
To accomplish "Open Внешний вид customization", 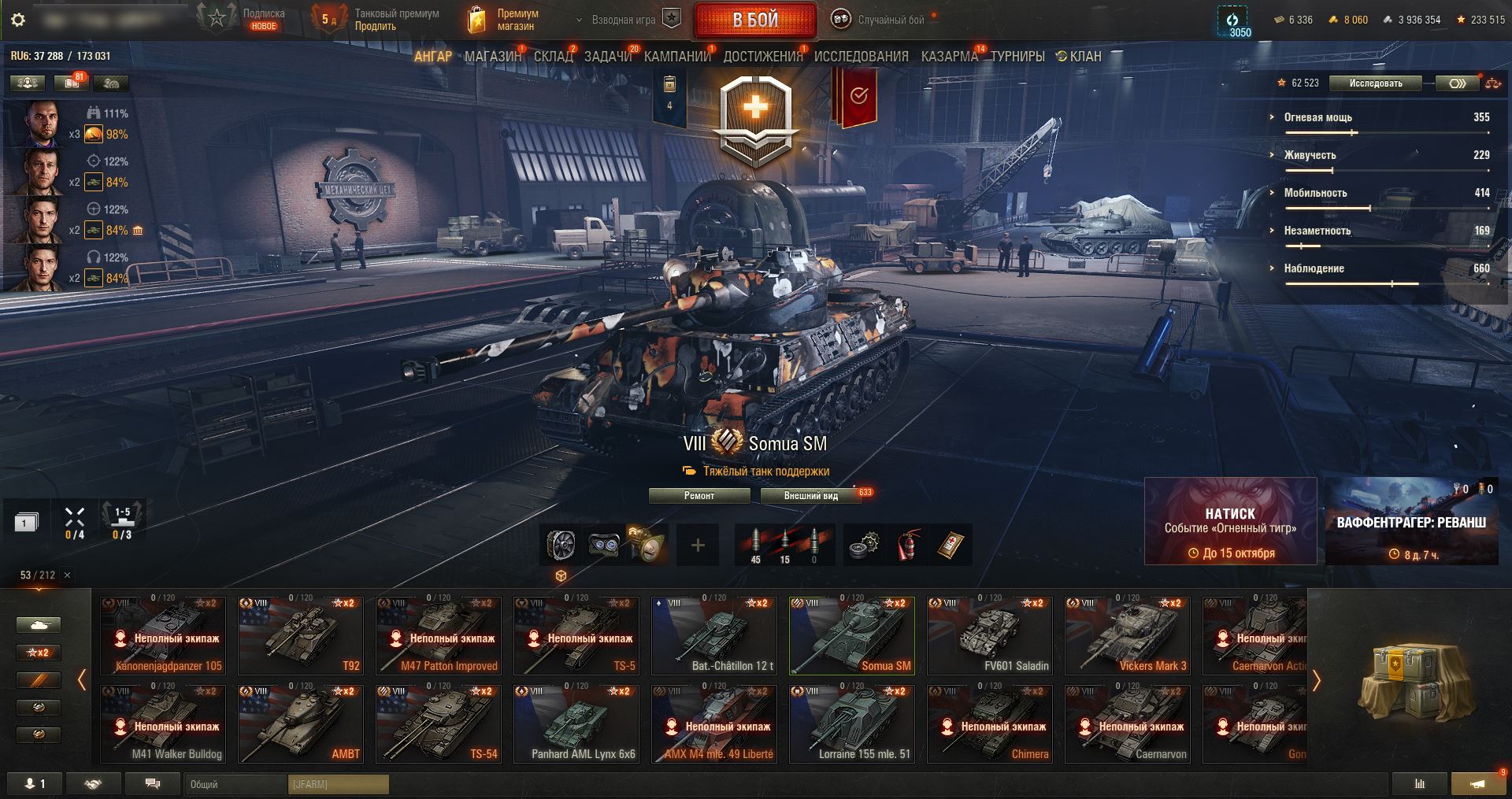I will (x=810, y=496).
